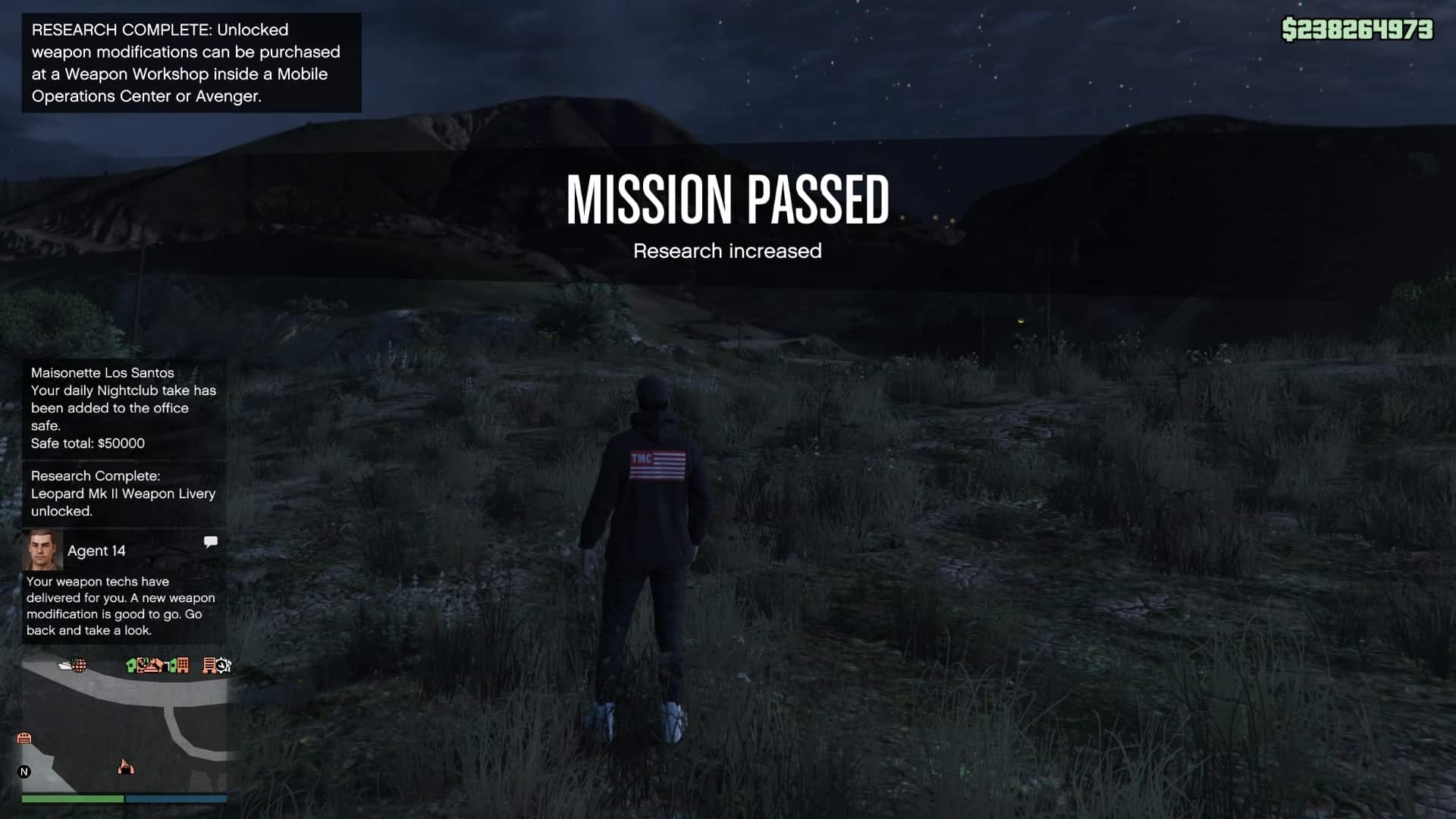Select the Maisonette Los Santos nightclub notification
The height and width of the screenshot is (819, 1456).
(124, 408)
